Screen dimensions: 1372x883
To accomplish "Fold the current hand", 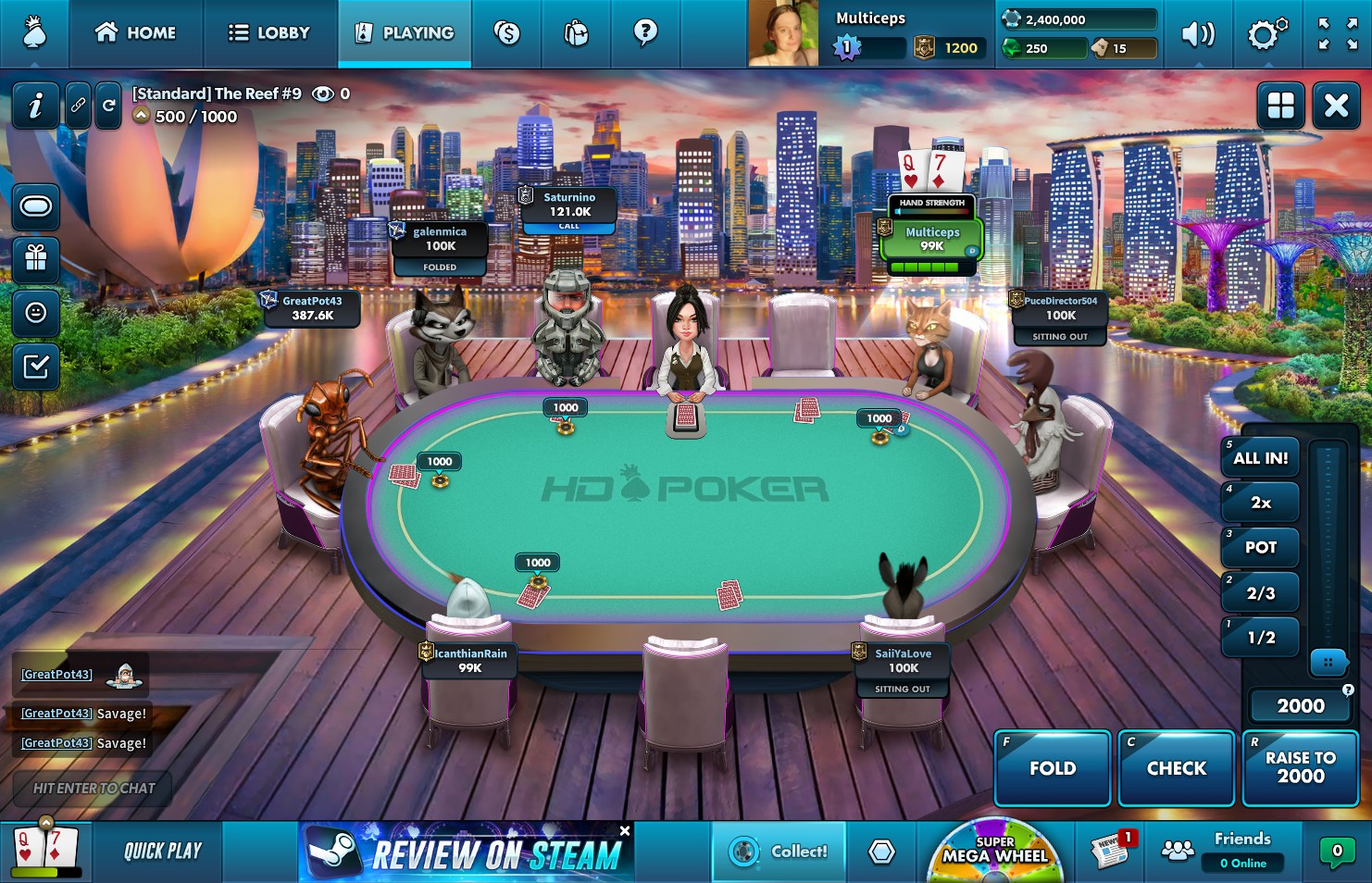I will pyautogui.click(x=1053, y=768).
